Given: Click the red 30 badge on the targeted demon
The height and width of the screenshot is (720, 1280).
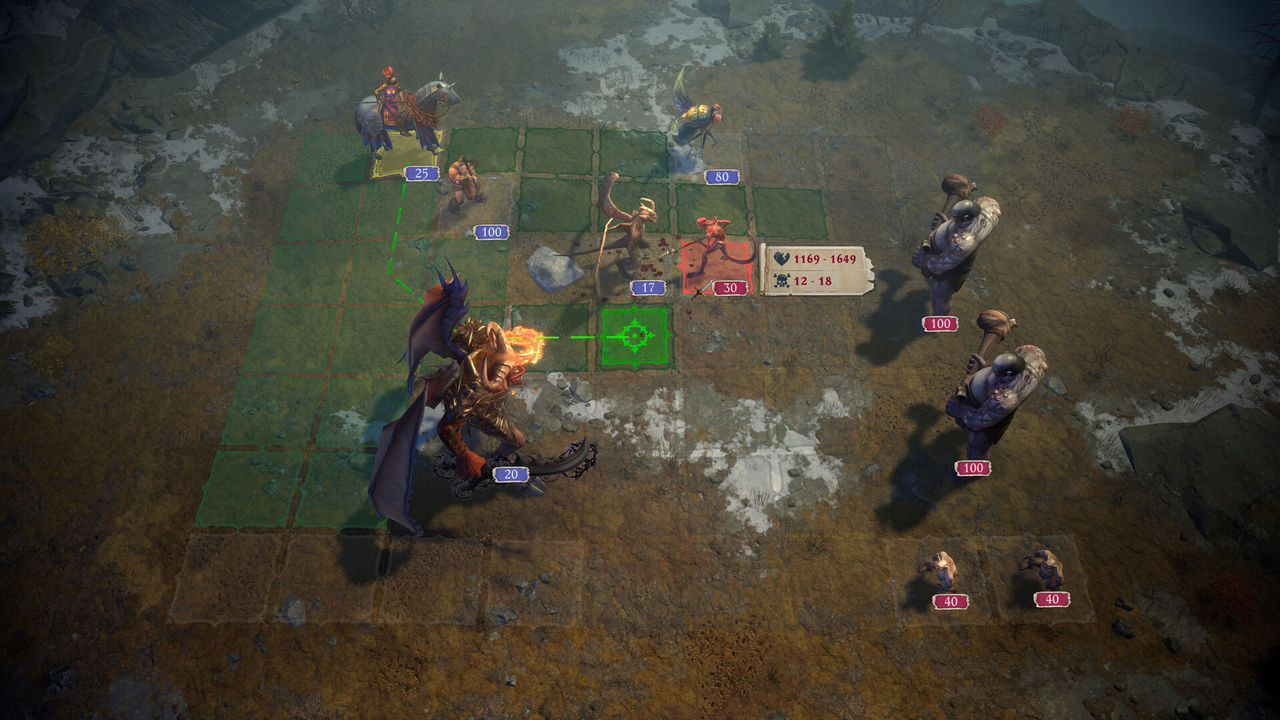Looking at the screenshot, I should click(731, 287).
